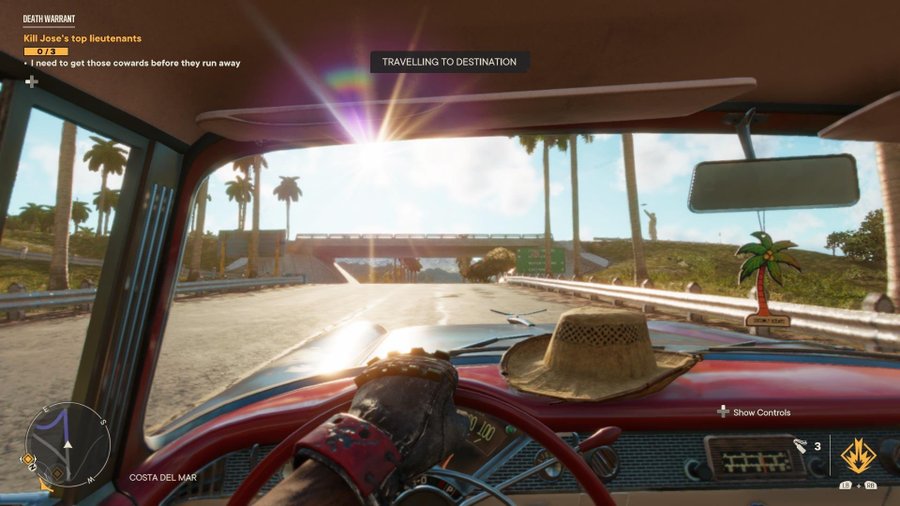The image size is (900, 506).
Task: Open the circular minimap
Action: click(x=68, y=444)
